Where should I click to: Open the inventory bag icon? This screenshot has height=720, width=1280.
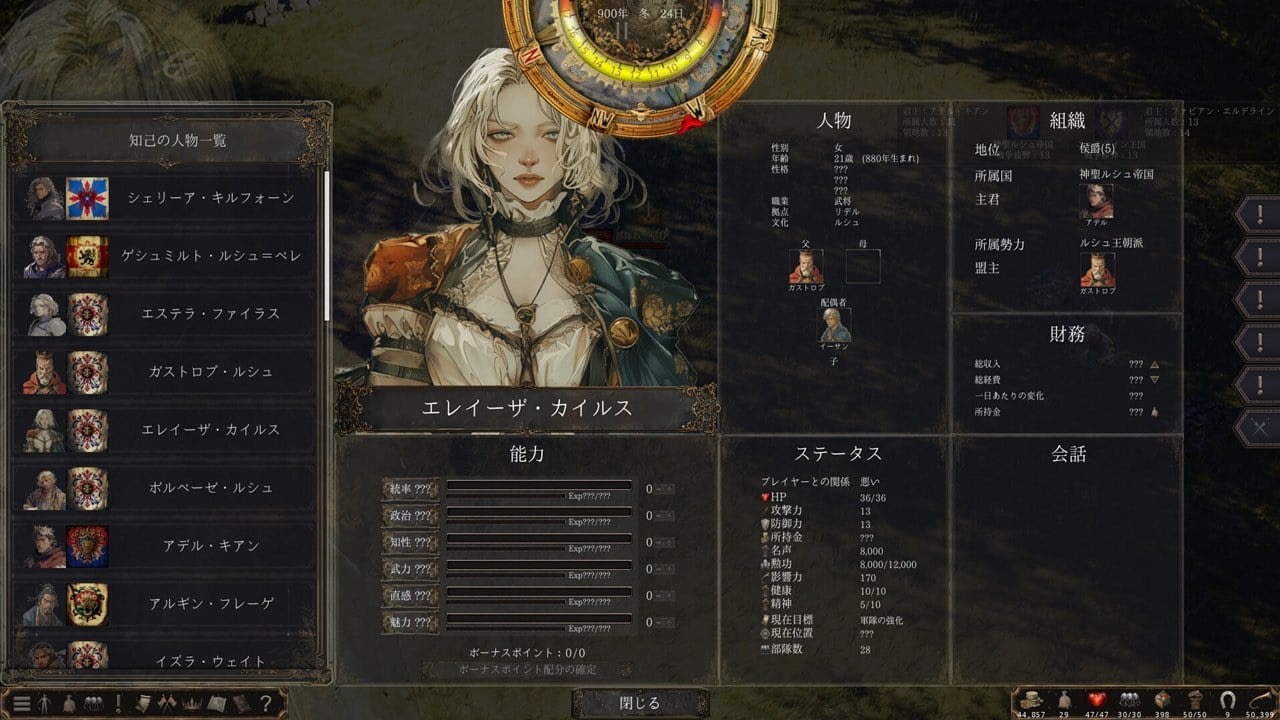tap(71, 703)
